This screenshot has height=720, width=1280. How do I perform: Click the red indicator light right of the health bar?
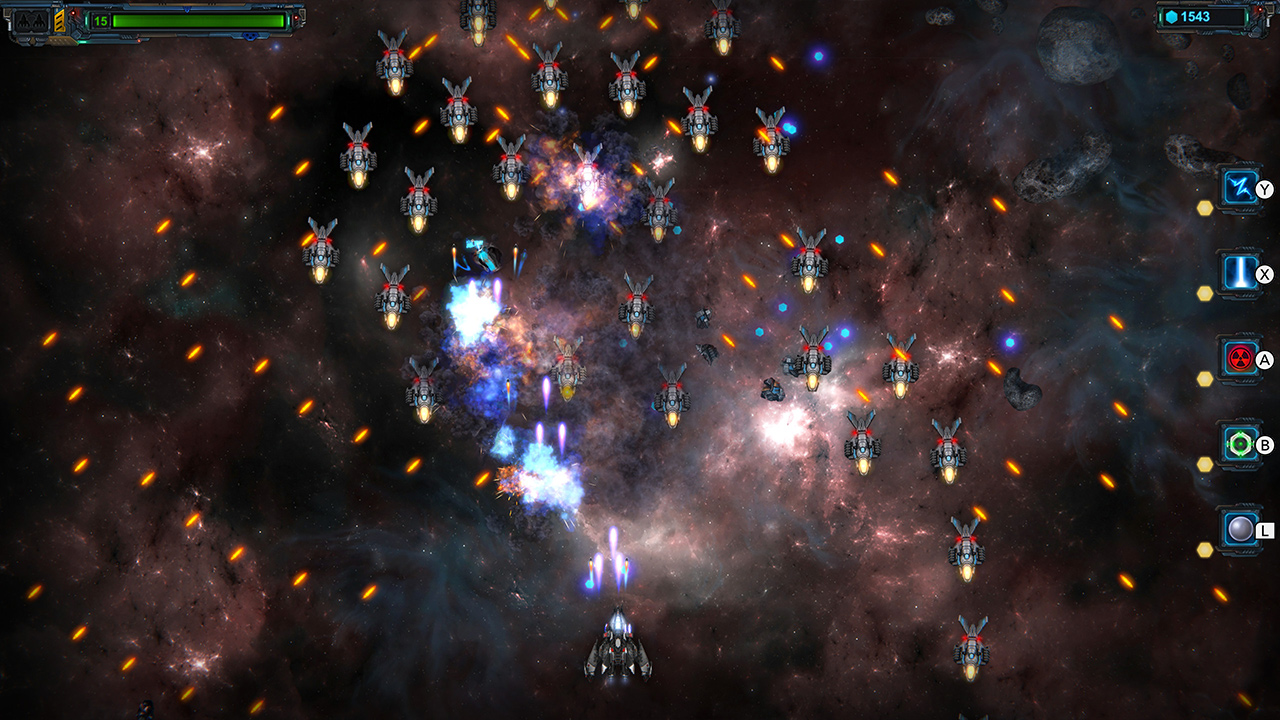[297, 17]
